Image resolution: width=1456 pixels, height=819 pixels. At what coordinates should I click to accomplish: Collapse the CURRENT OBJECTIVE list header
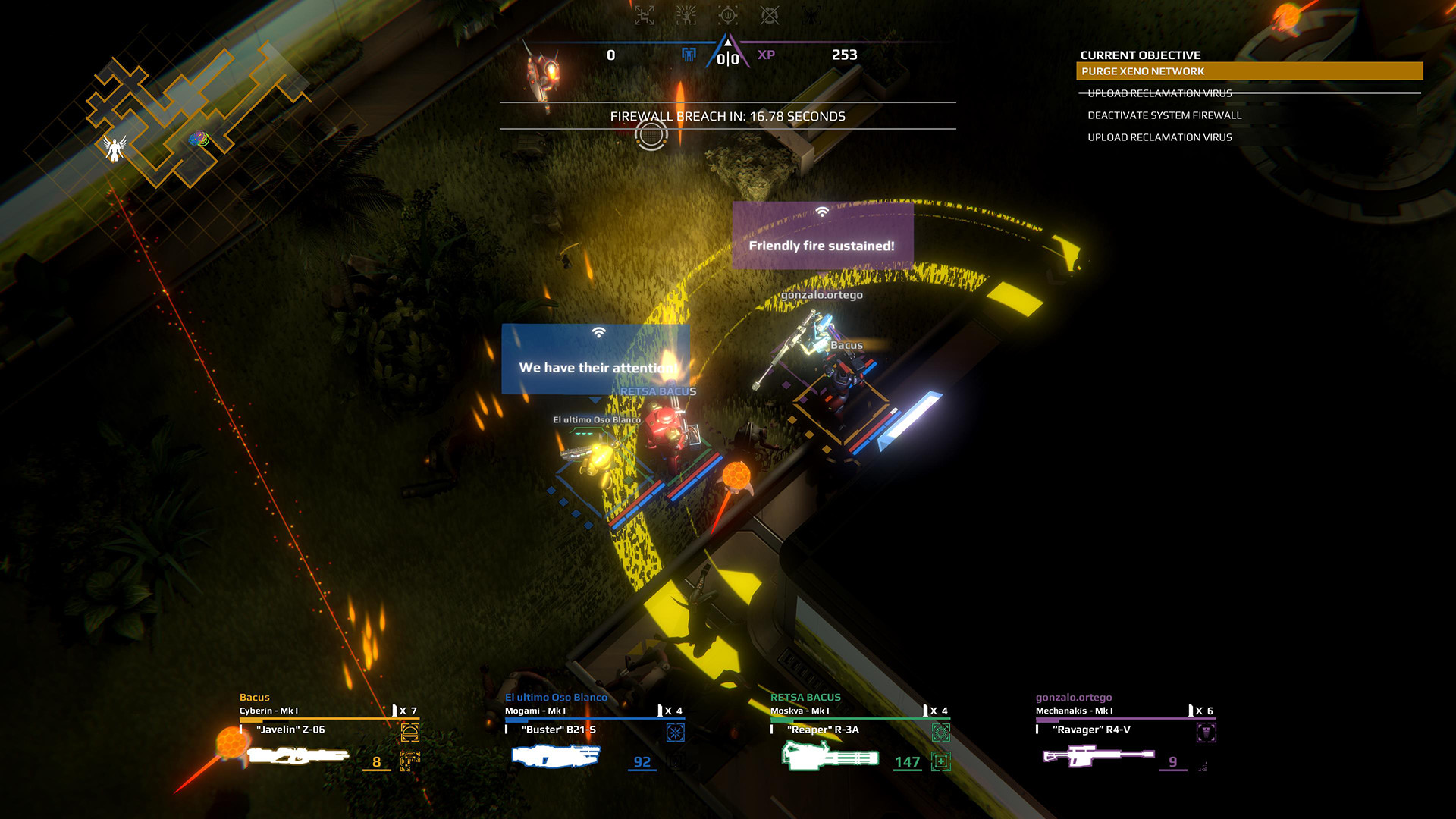click(x=1141, y=55)
